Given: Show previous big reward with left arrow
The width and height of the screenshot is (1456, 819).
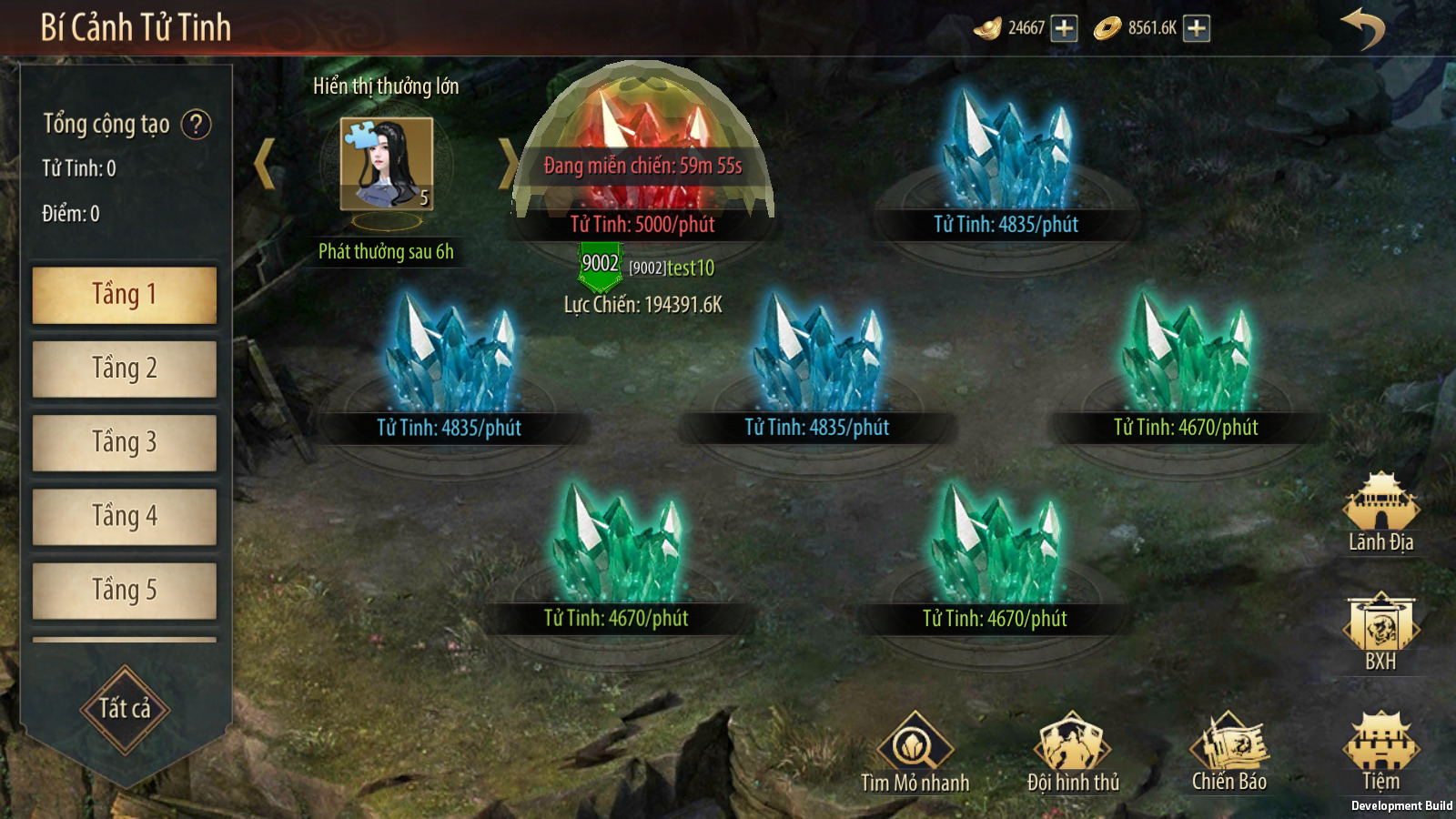Looking at the screenshot, I should [x=265, y=164].
